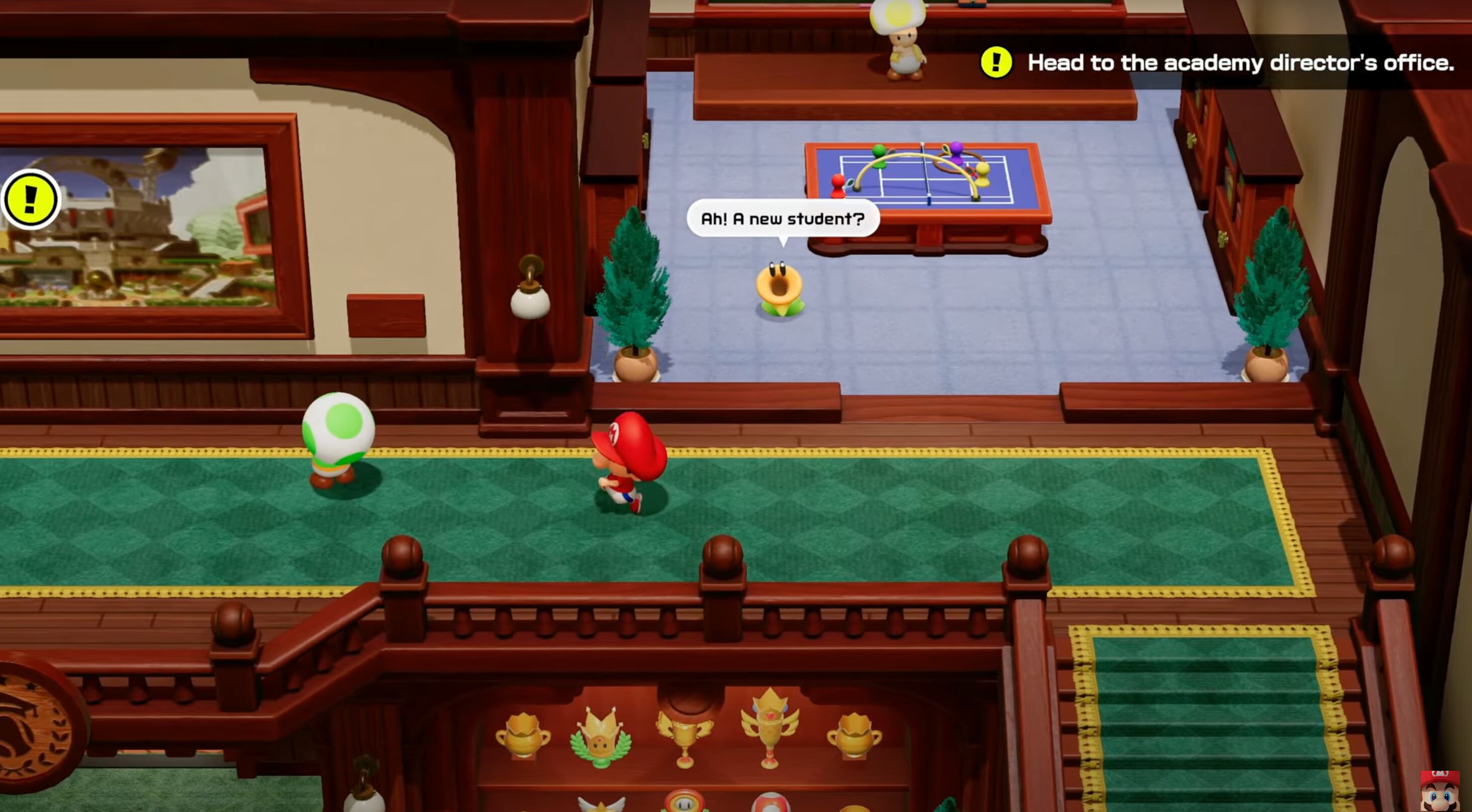Select the yellow exclamation waypoint marker on the painting

[30, 199]
